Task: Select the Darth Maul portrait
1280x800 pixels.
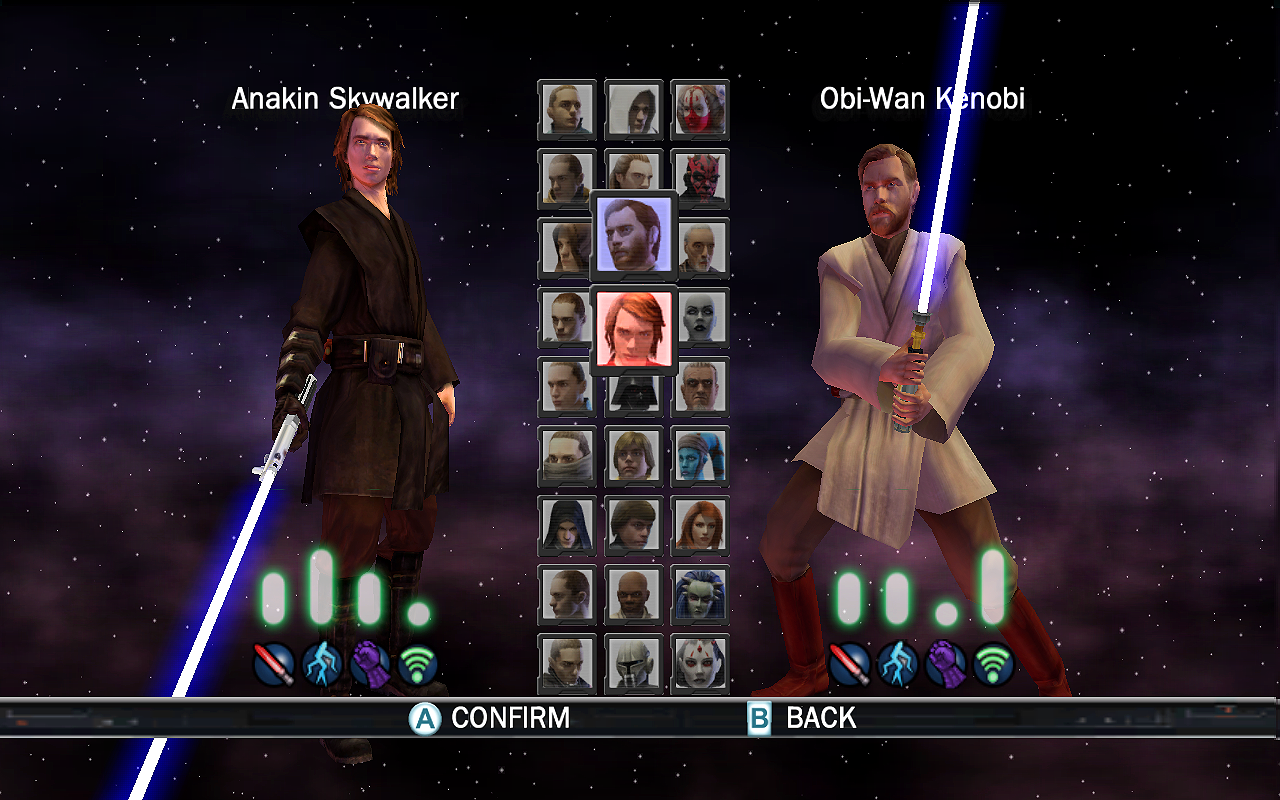Action: [700, 178]
